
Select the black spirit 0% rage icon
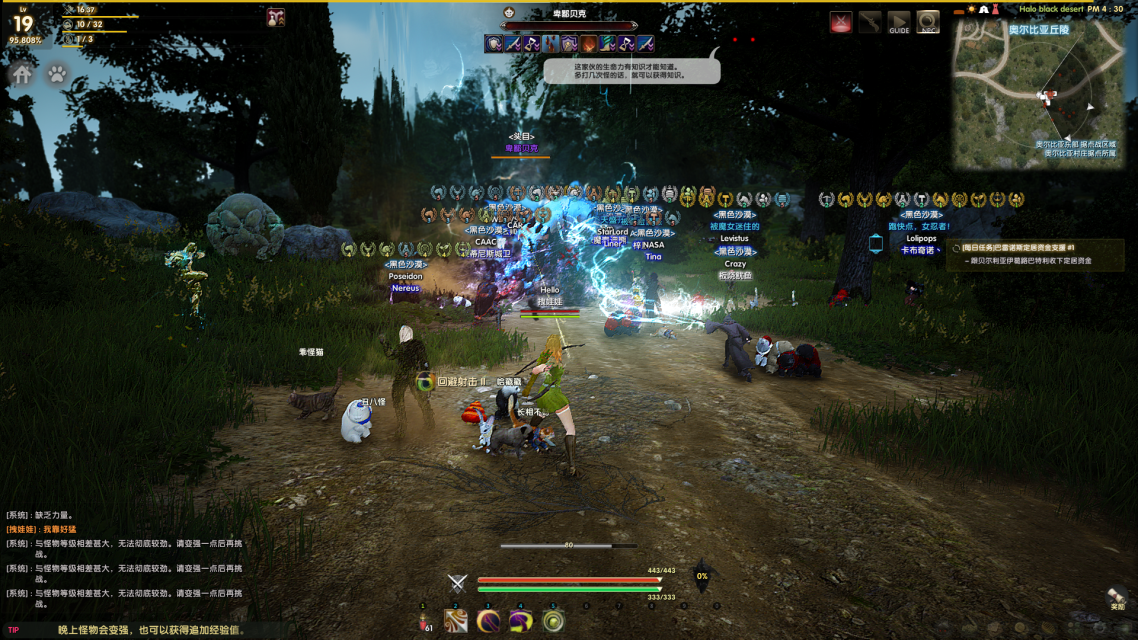702,576
